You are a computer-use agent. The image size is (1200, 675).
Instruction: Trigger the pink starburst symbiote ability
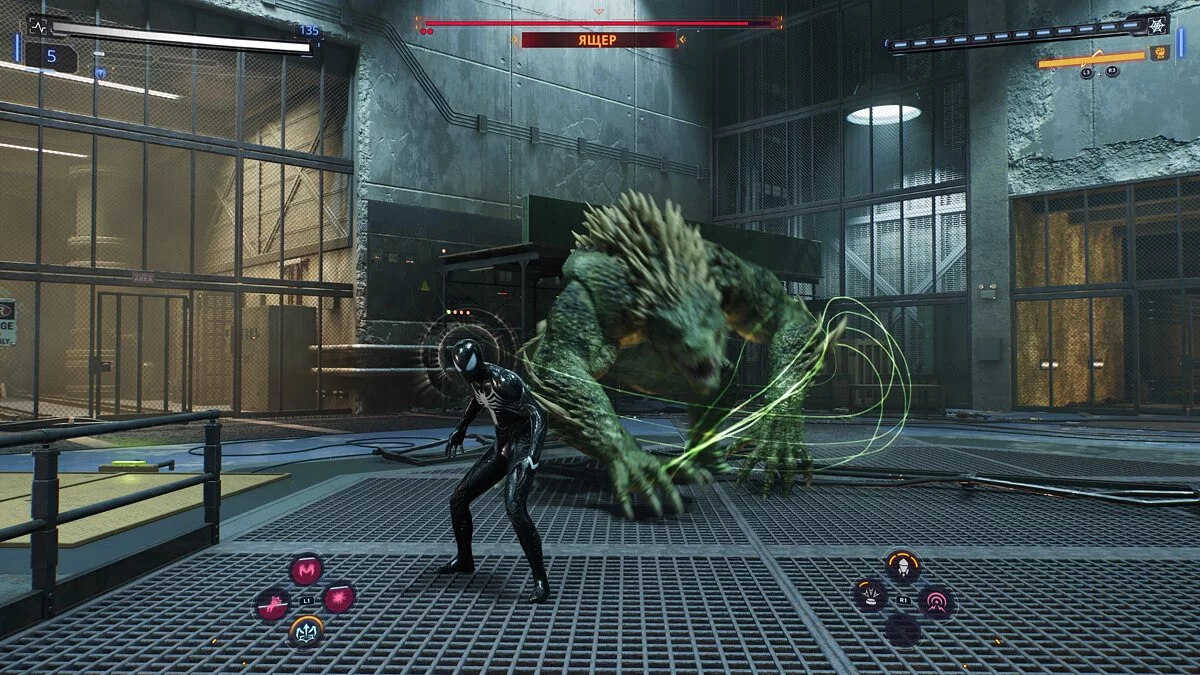coord(339,599)
